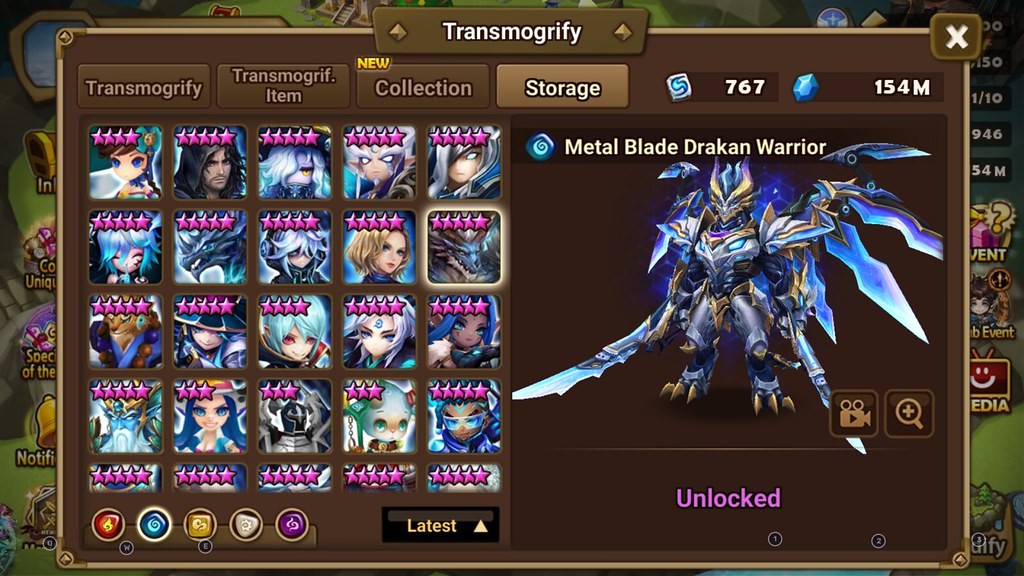Screen dimensions: 1024x576
Task: Play the transmog preview video camera button
Action: [x=854, y=414]
